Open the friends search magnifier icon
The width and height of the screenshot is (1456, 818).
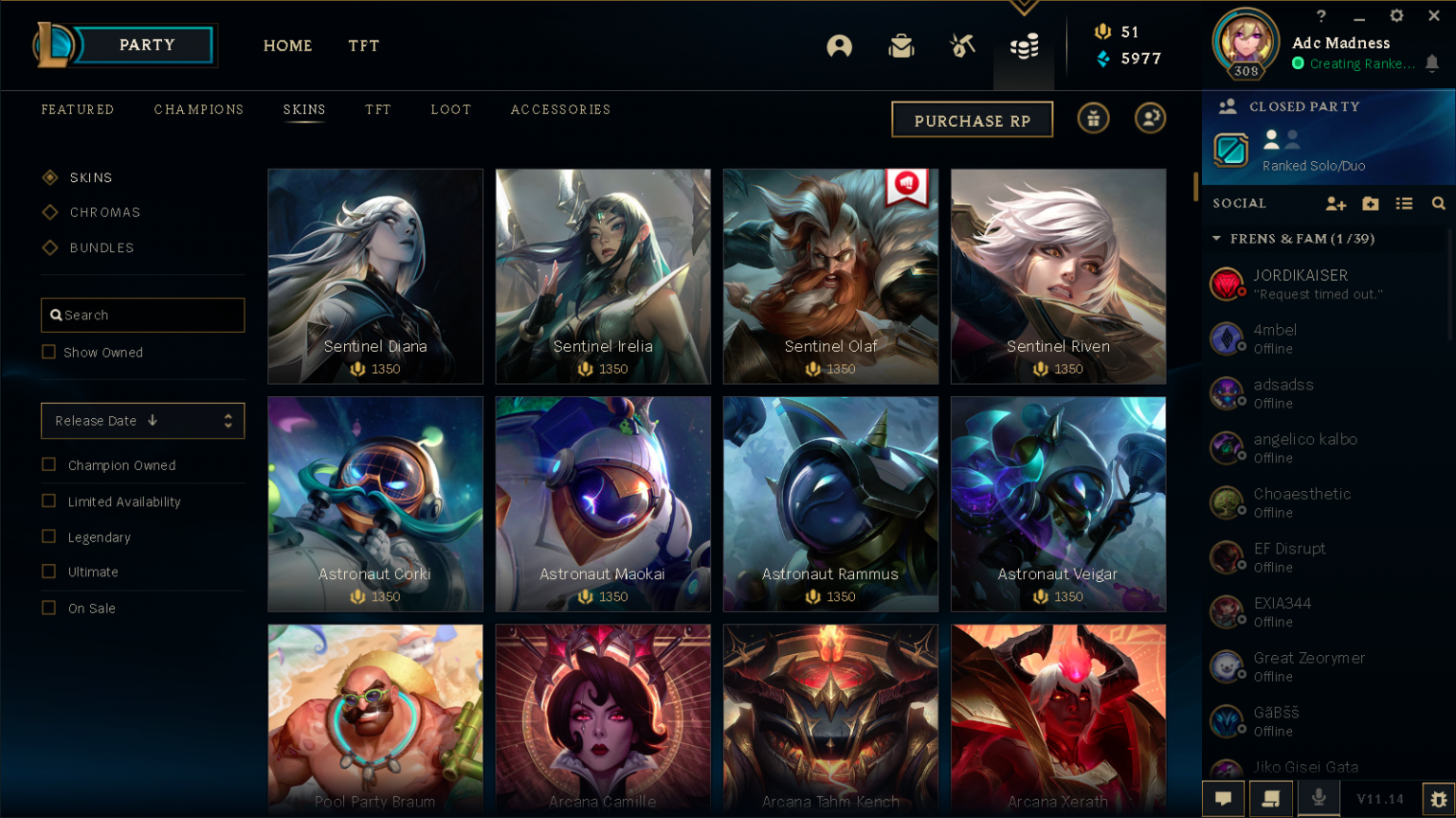click(1439, 203)
